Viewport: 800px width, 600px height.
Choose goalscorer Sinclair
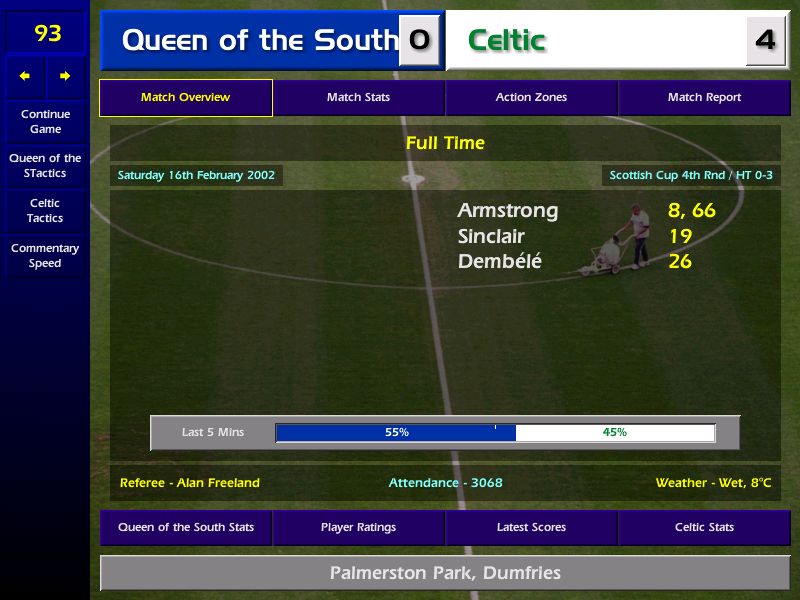491,237
